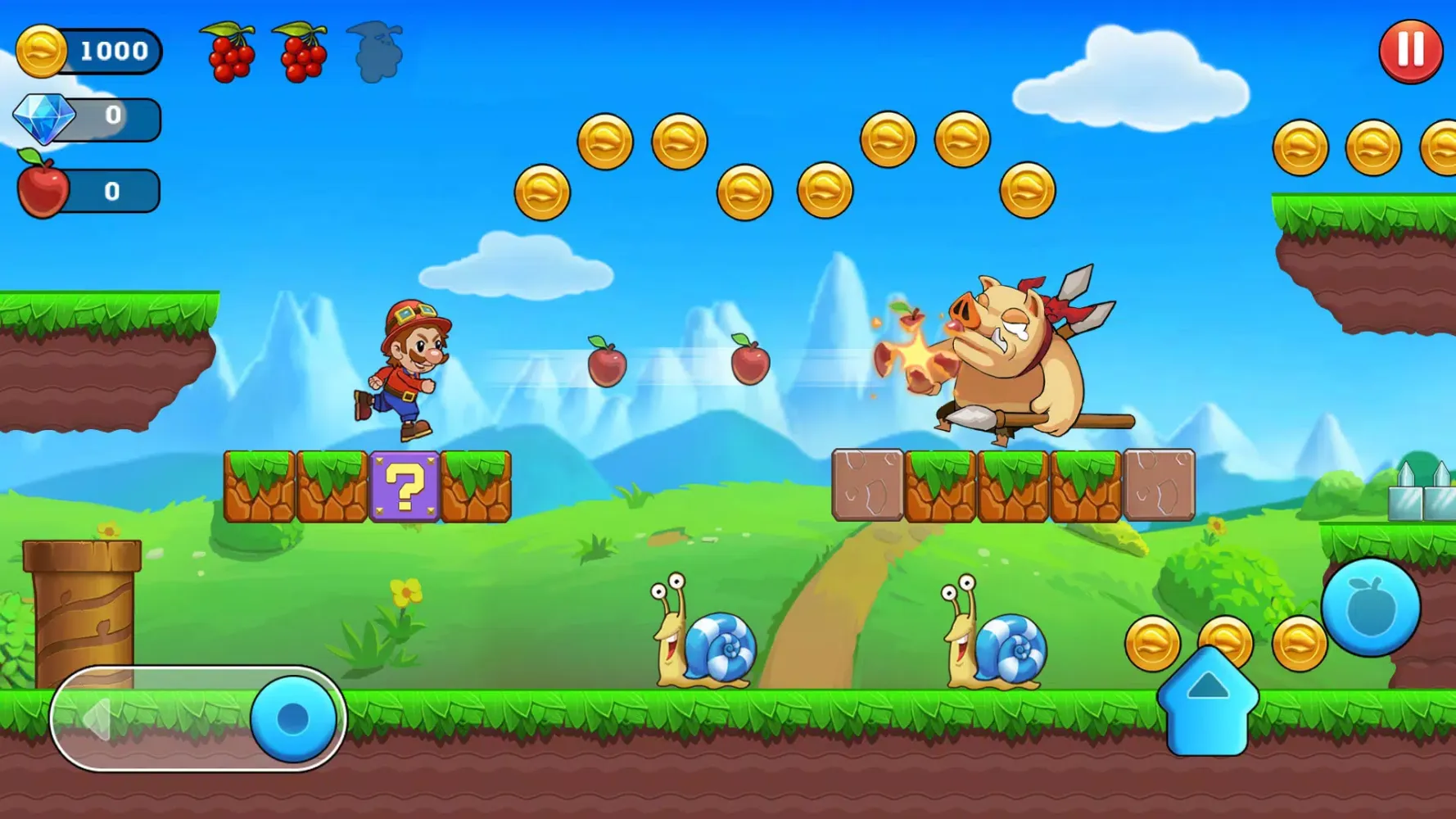Tap the first red berry life icon
Screen dimensions: 1456x819
pyautogui.click(x=229, y=51)
